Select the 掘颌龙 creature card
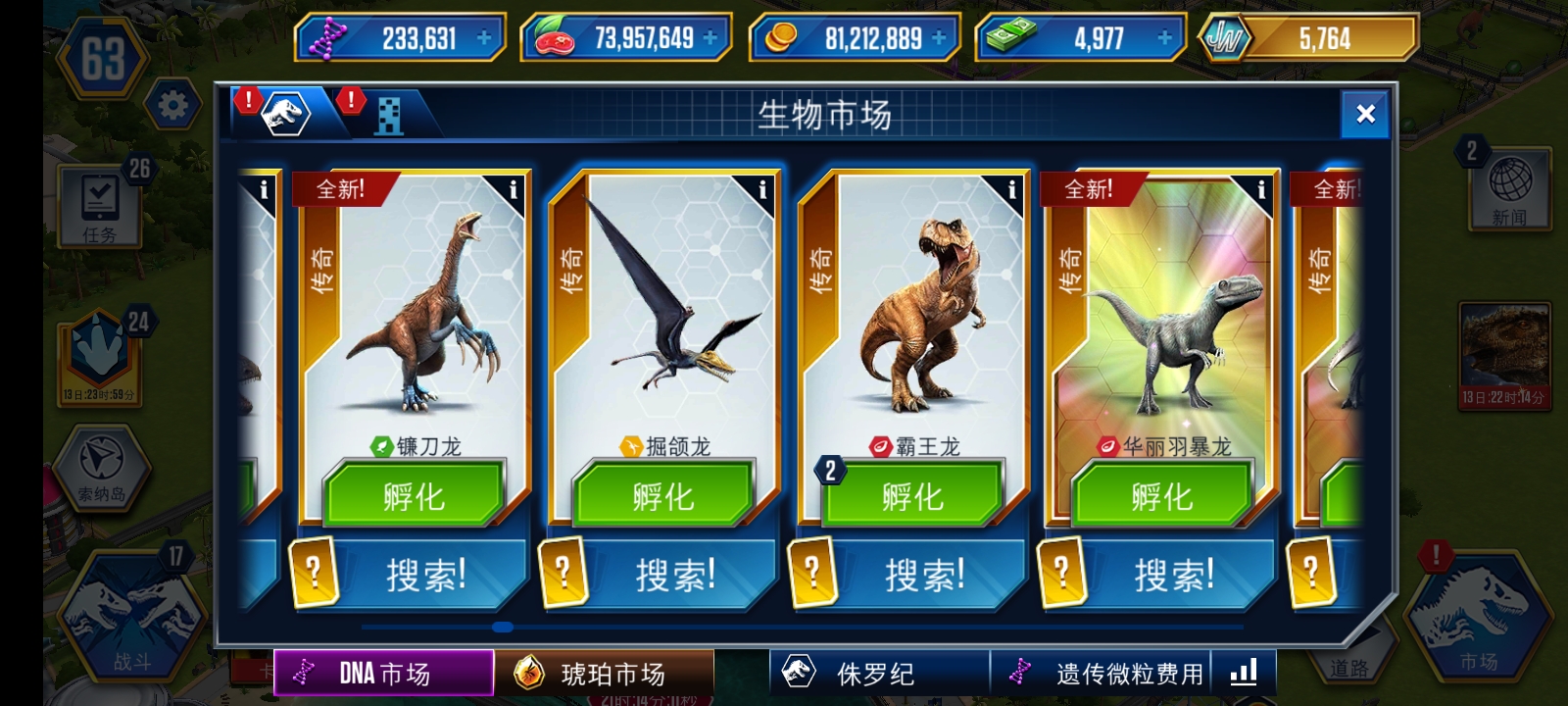The image size is (1568, 706). click(x=663, y=314)
